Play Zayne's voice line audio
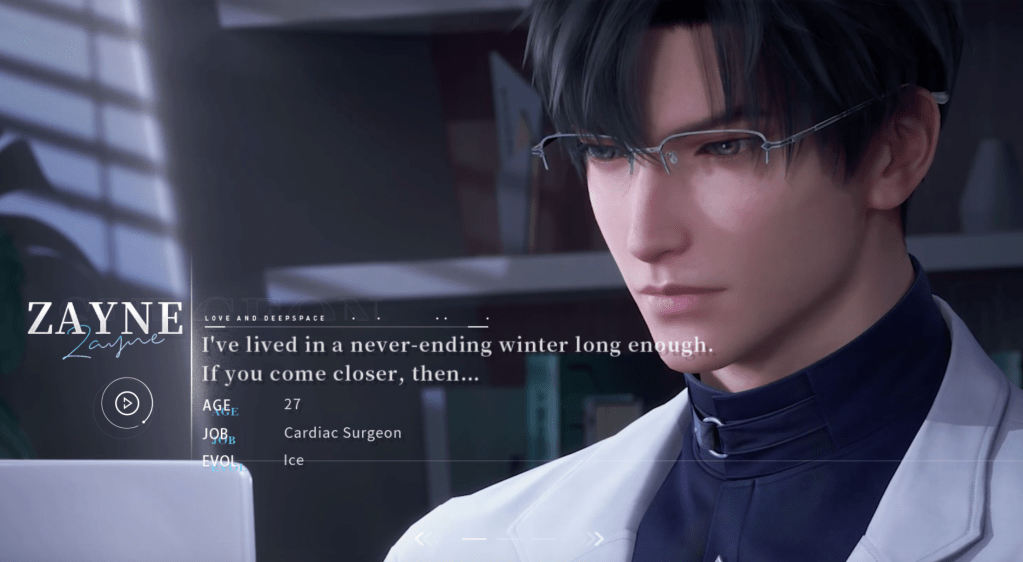 point(127,403)
